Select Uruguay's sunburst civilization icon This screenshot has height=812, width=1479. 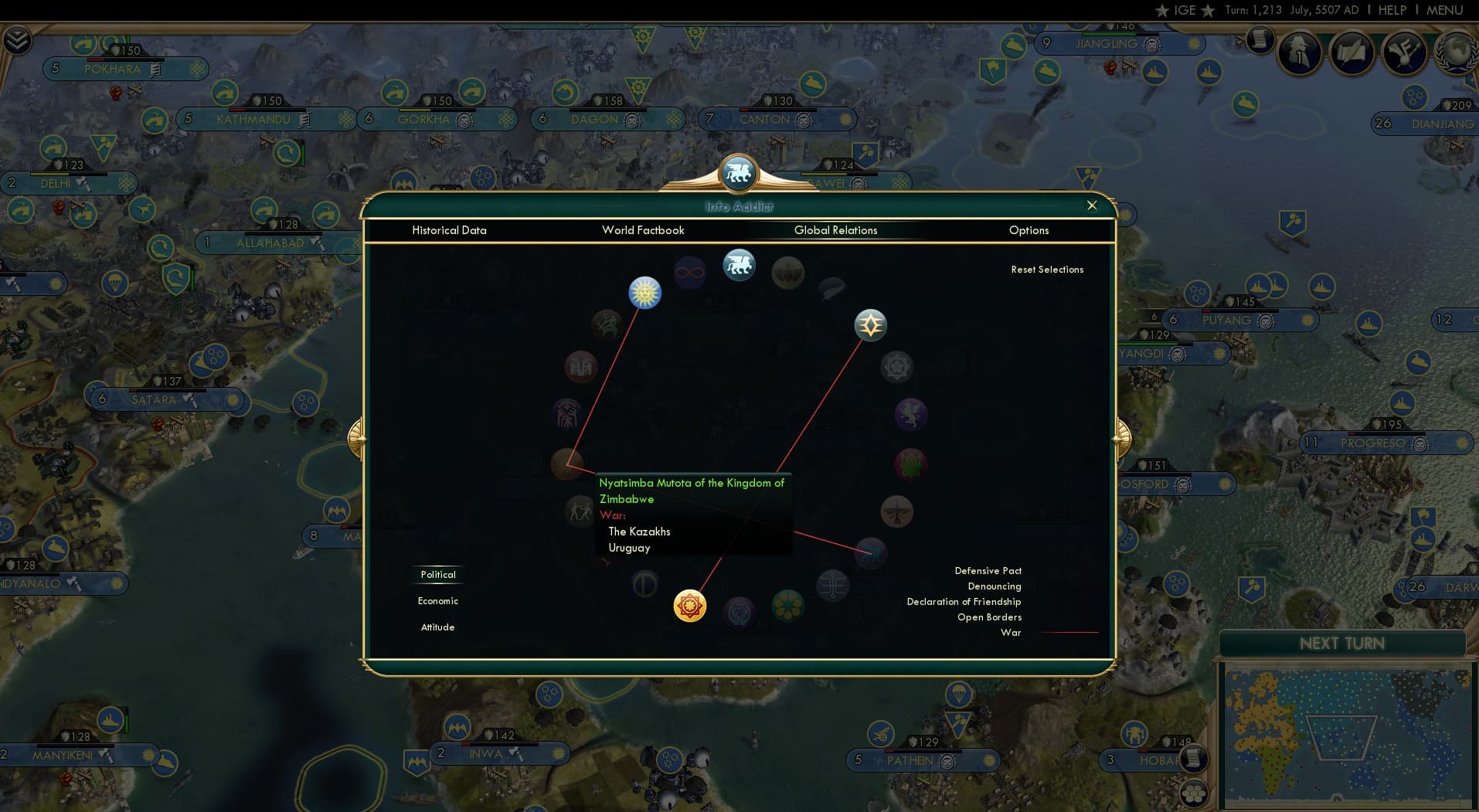(x=645, y=293)
